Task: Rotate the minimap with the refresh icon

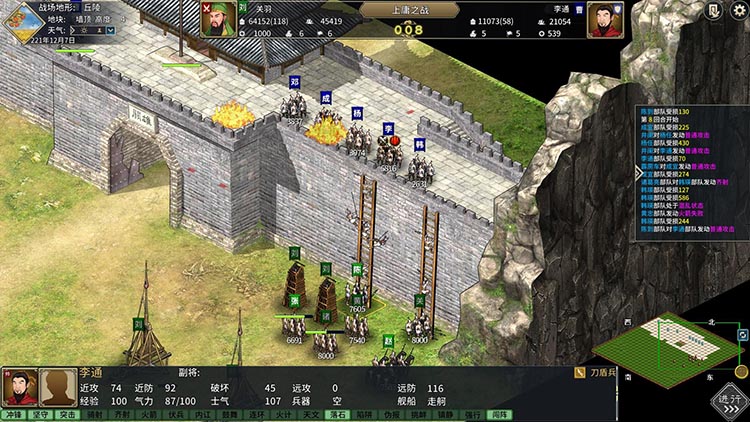Action: point(743,336)
